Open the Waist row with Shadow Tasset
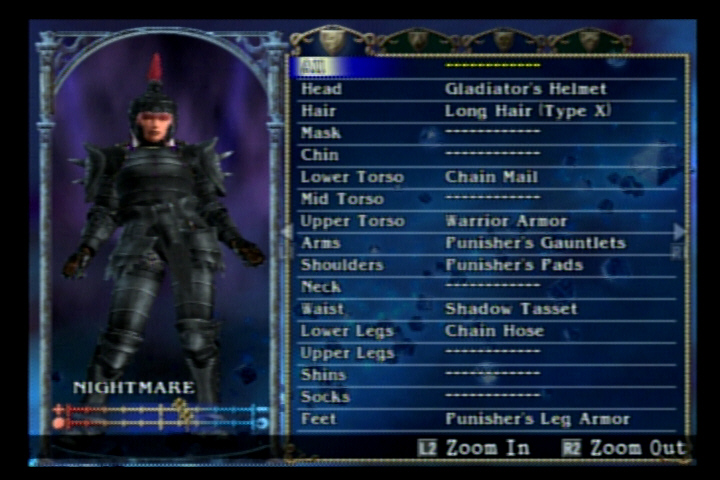Viewport: 720px width, 480px height. tap(488, 309)
